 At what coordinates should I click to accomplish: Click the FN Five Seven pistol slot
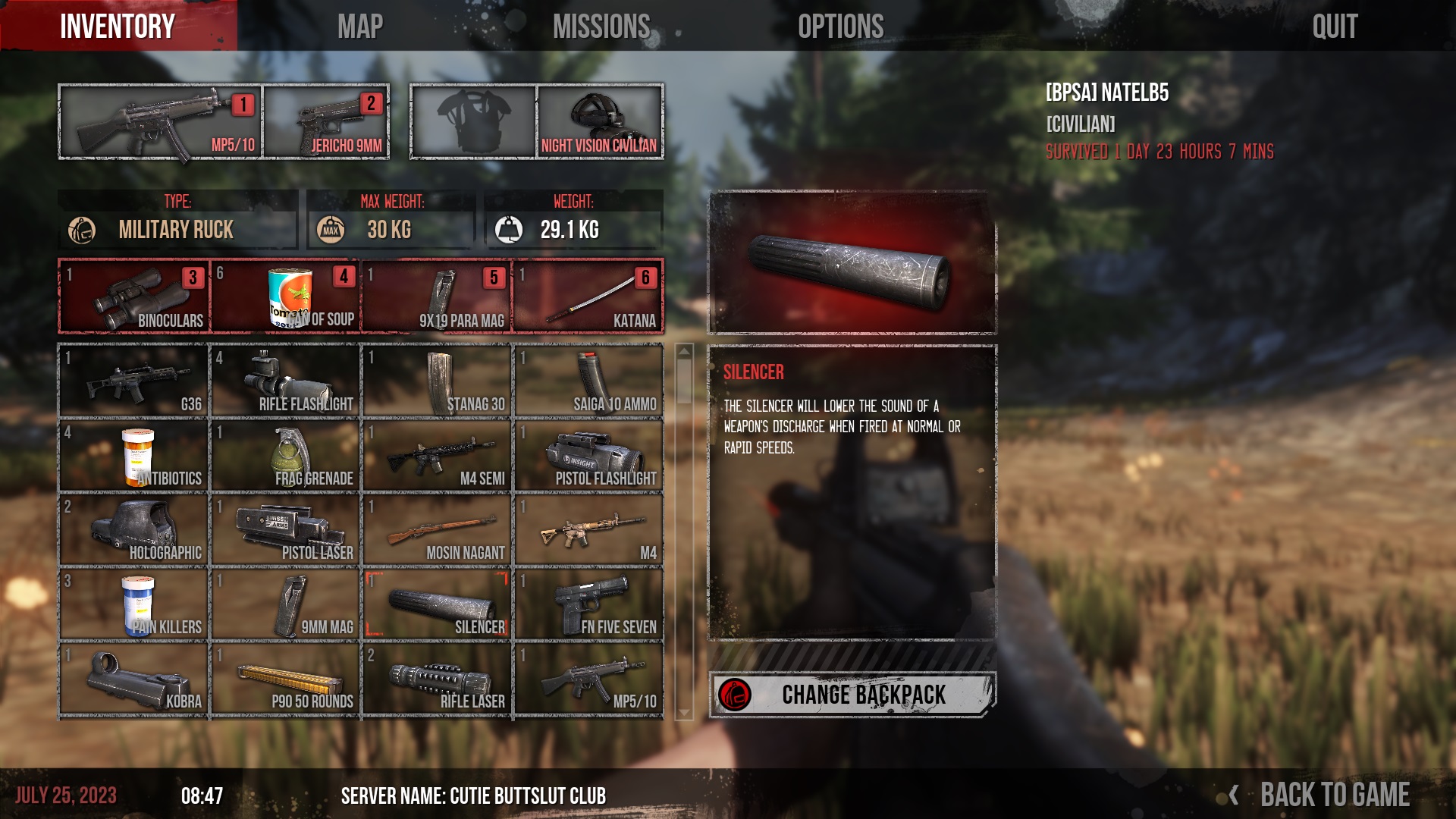(588, 604)
